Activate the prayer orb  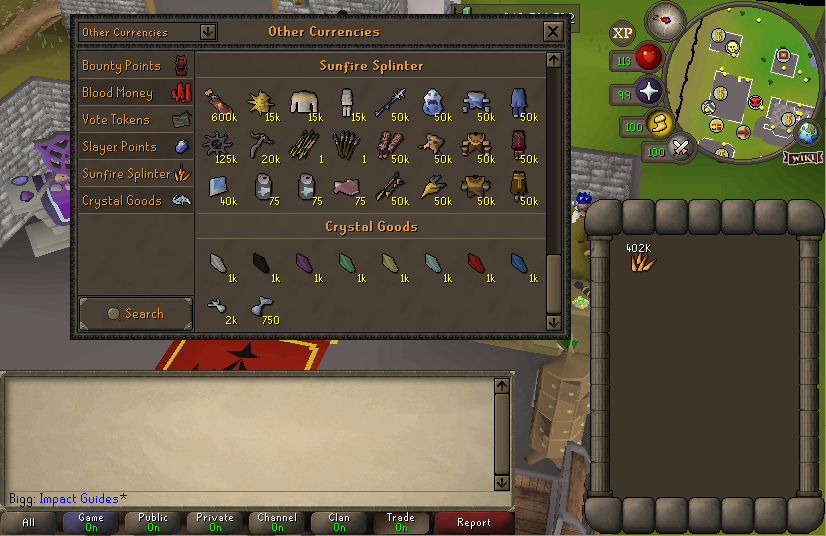pos(650,92)
